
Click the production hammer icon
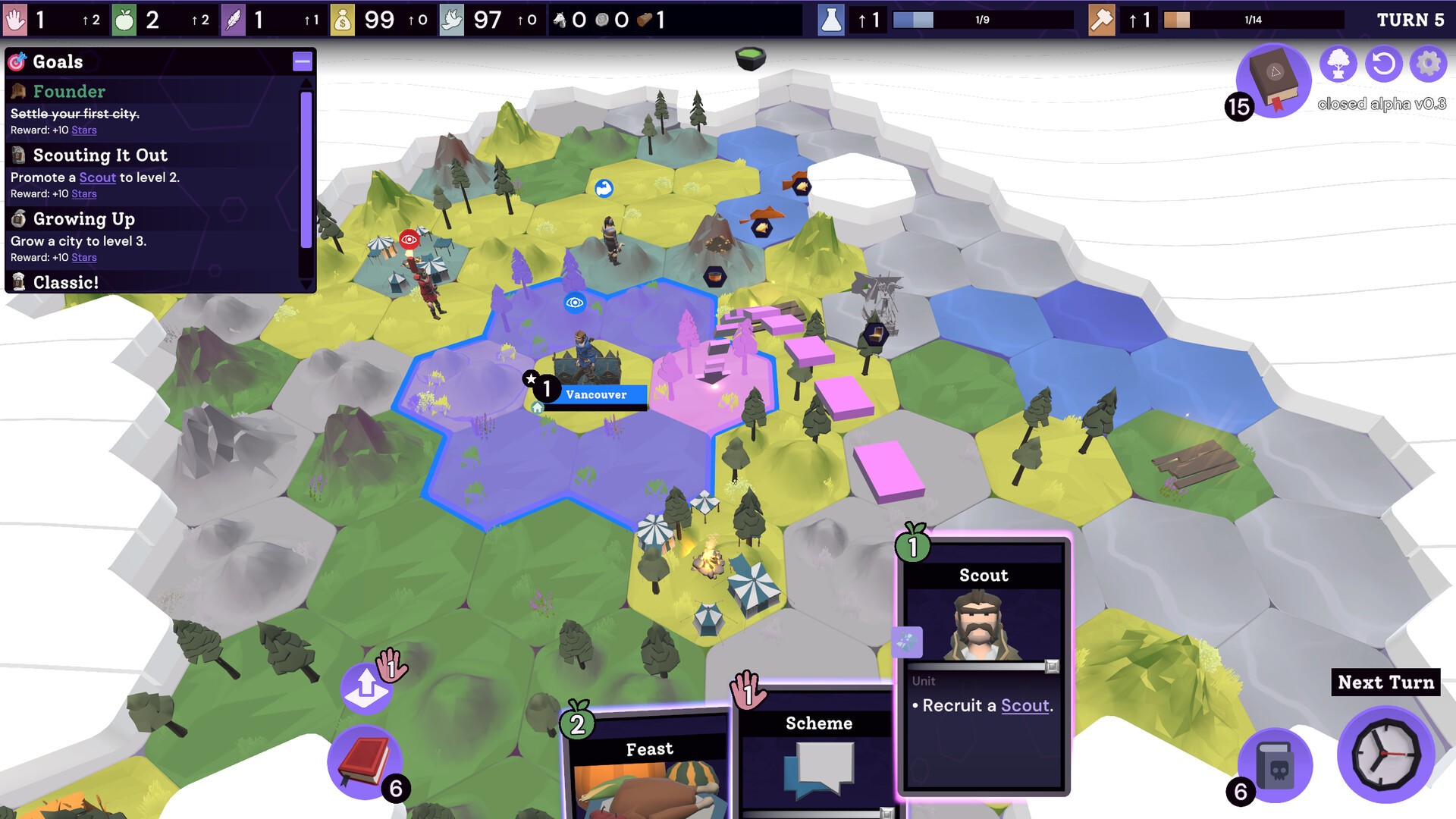coord(1101,20)
